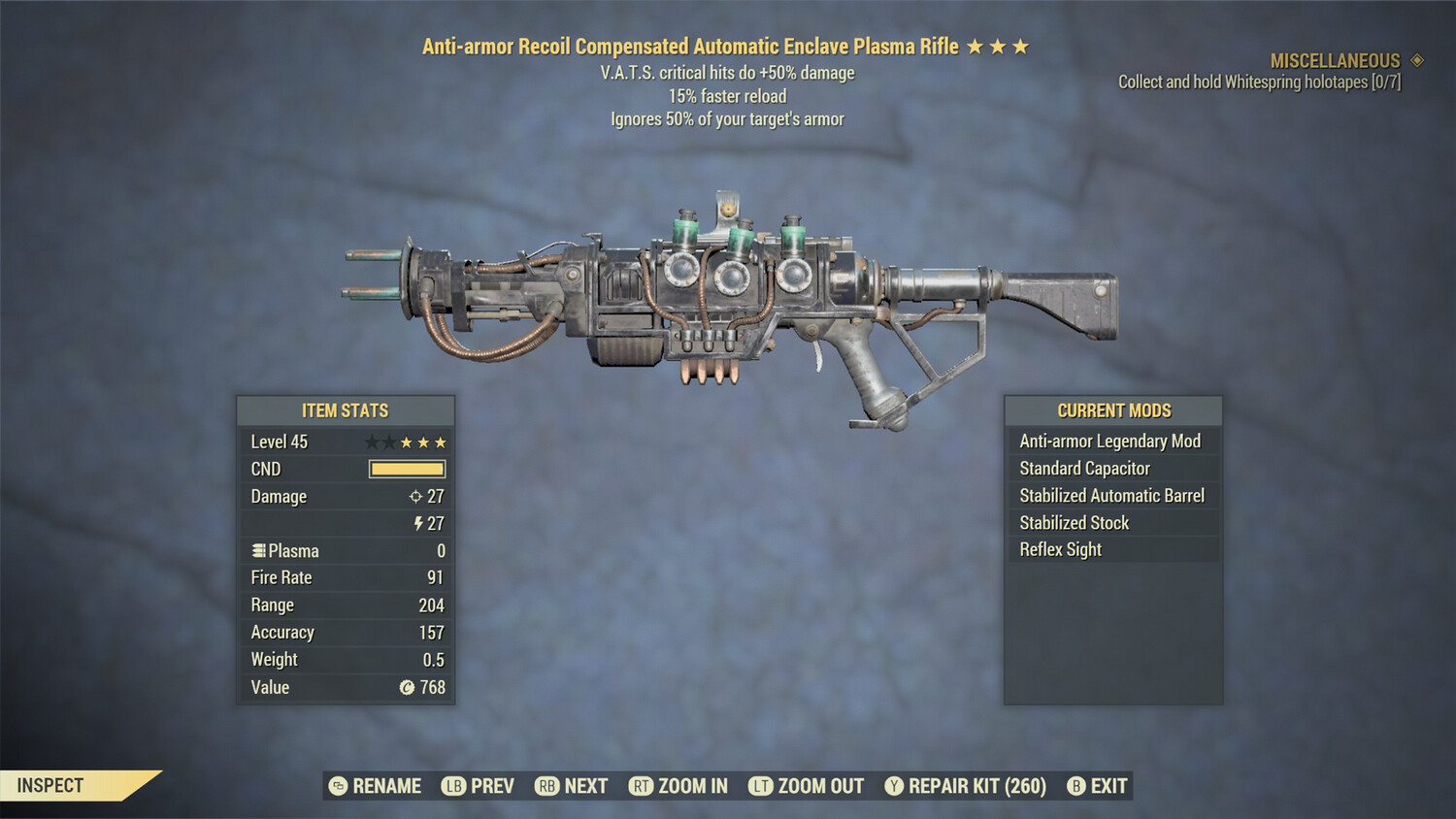Switch to the INSPECT tab
Image resolution: width=1456 pixels, height=819 pixels.
(x=50, y=785)
